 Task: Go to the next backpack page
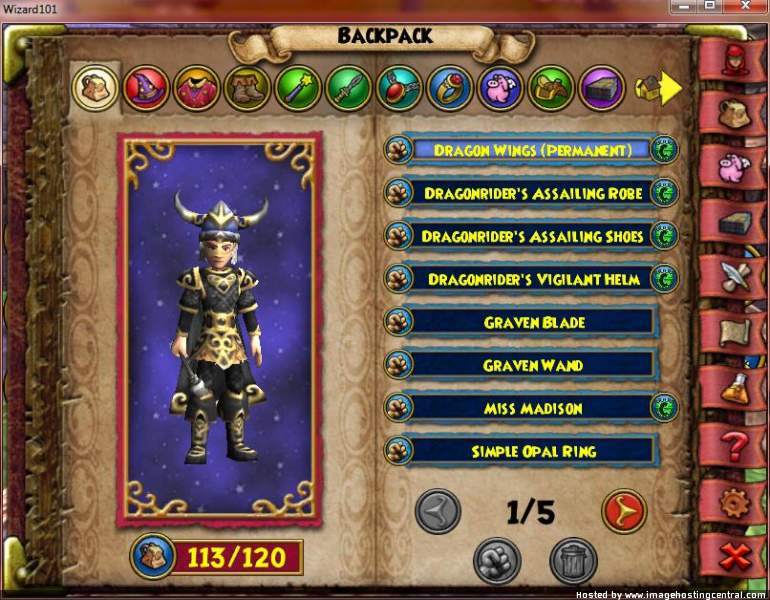point(623,513)
